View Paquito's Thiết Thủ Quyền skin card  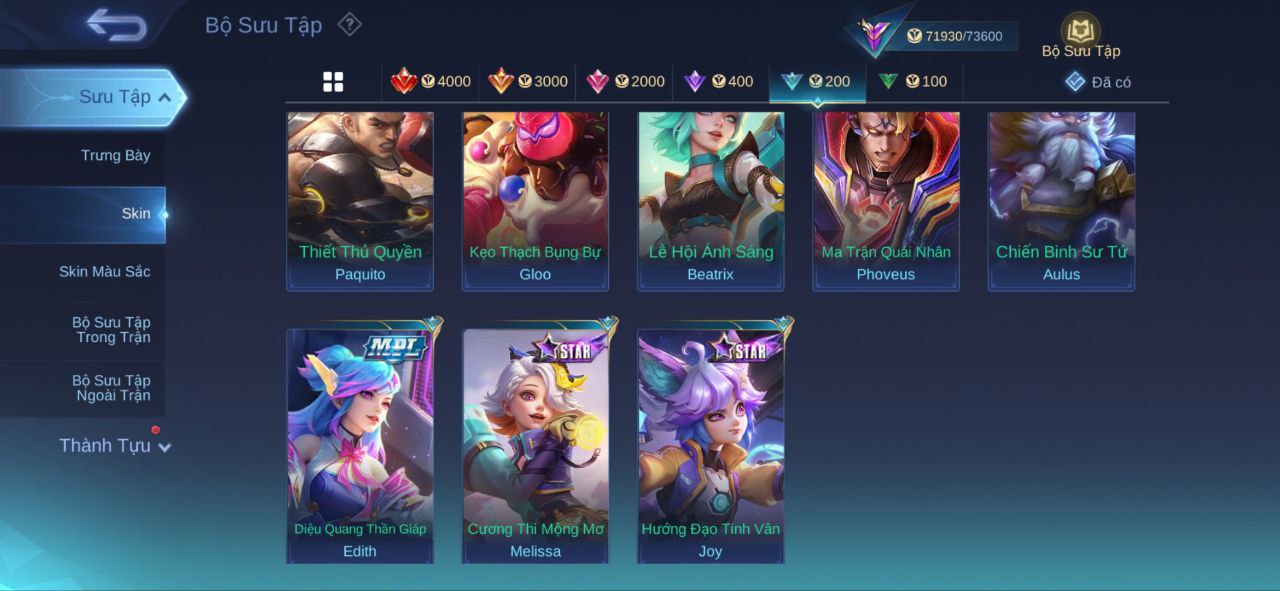click(x=360, y=200)
